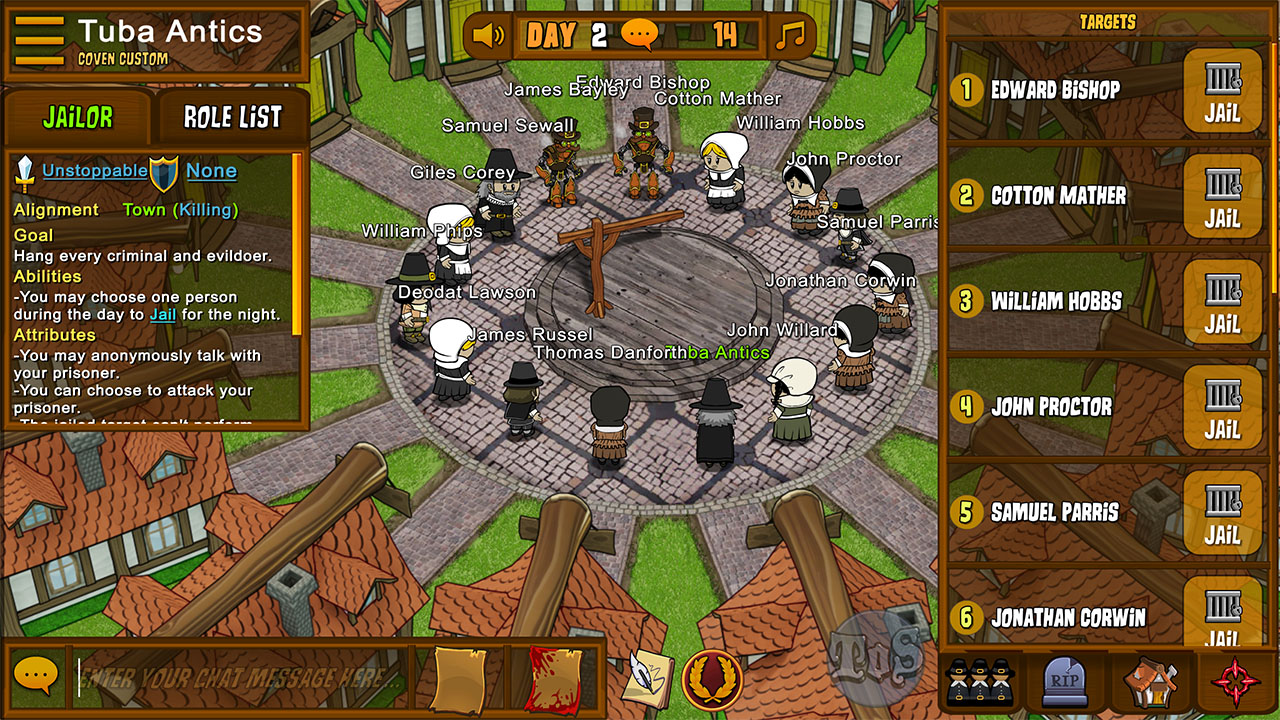Switch to the Role List tab
The width and height of the screenshot is (1280, 720).
(233, 117)
